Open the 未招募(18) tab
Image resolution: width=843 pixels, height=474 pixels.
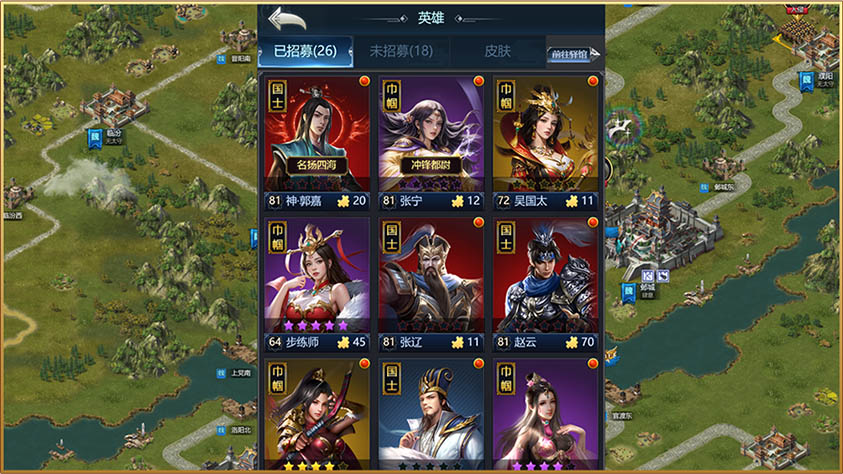[400, 51]
